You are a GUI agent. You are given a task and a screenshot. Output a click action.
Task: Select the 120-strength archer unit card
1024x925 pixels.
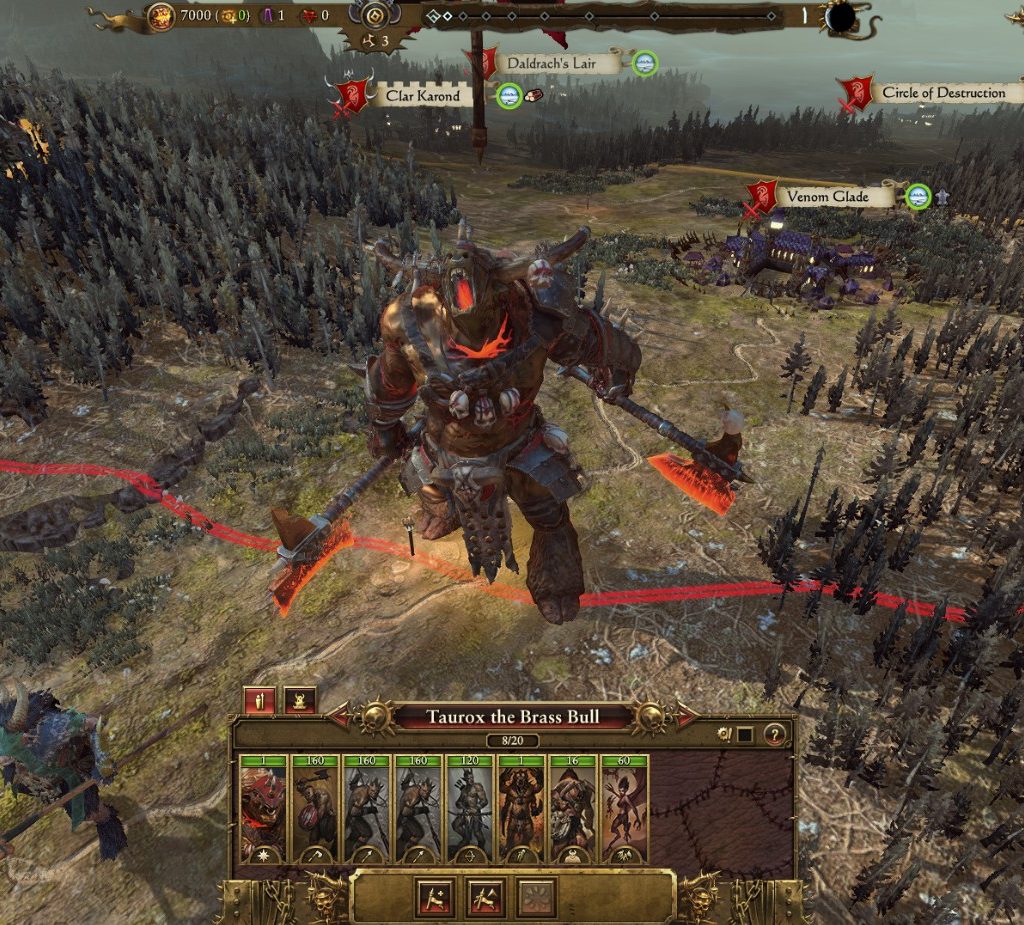470,810
